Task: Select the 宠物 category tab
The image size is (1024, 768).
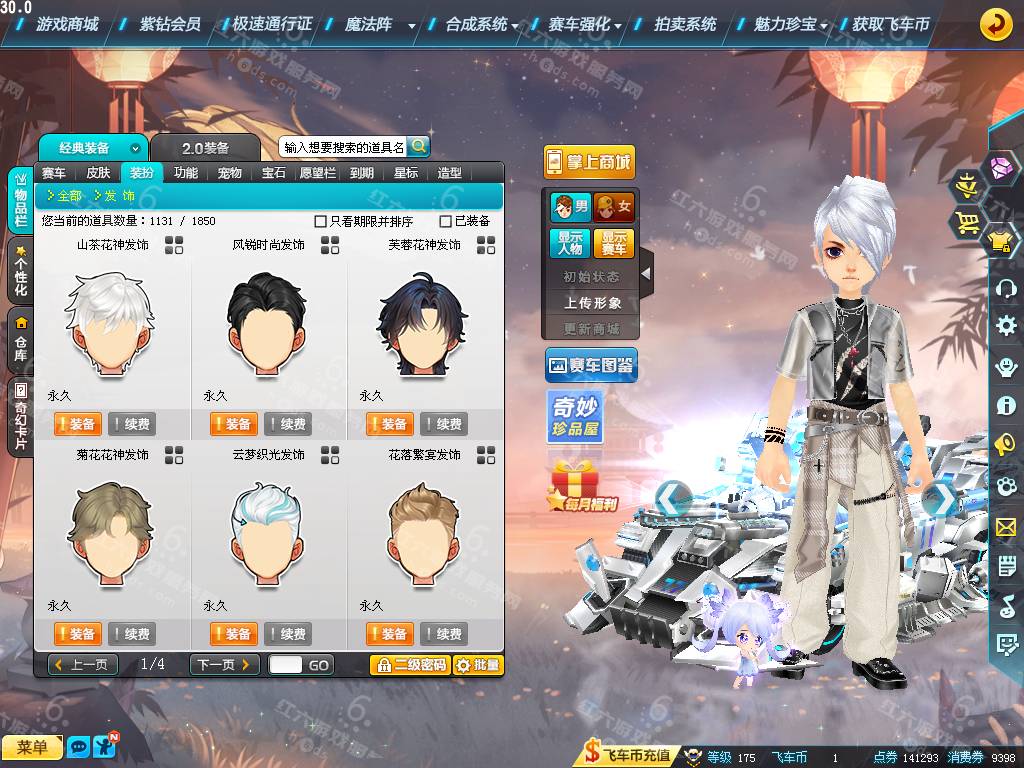Action: click(x=230, y=173)
